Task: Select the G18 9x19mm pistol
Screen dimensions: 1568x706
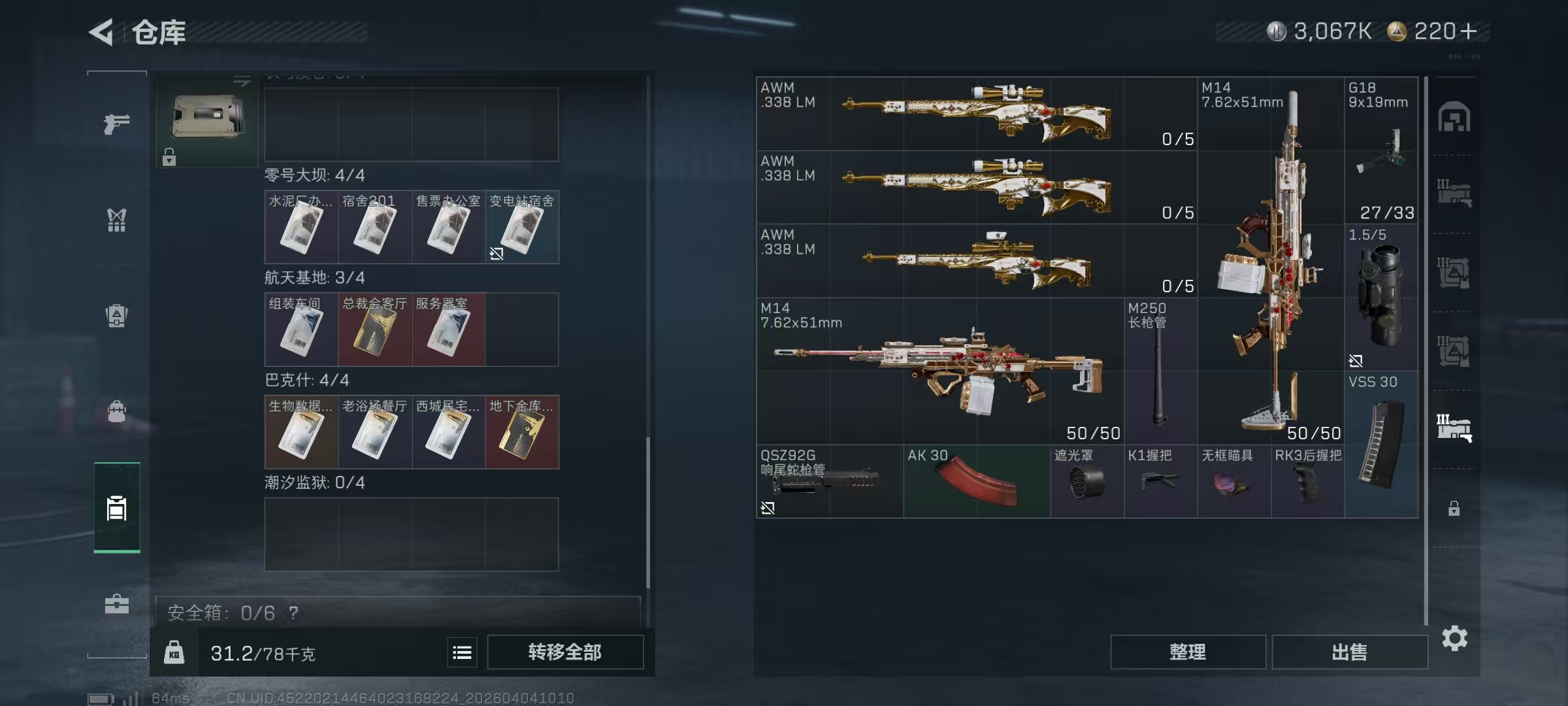Action: [1380, 150]
